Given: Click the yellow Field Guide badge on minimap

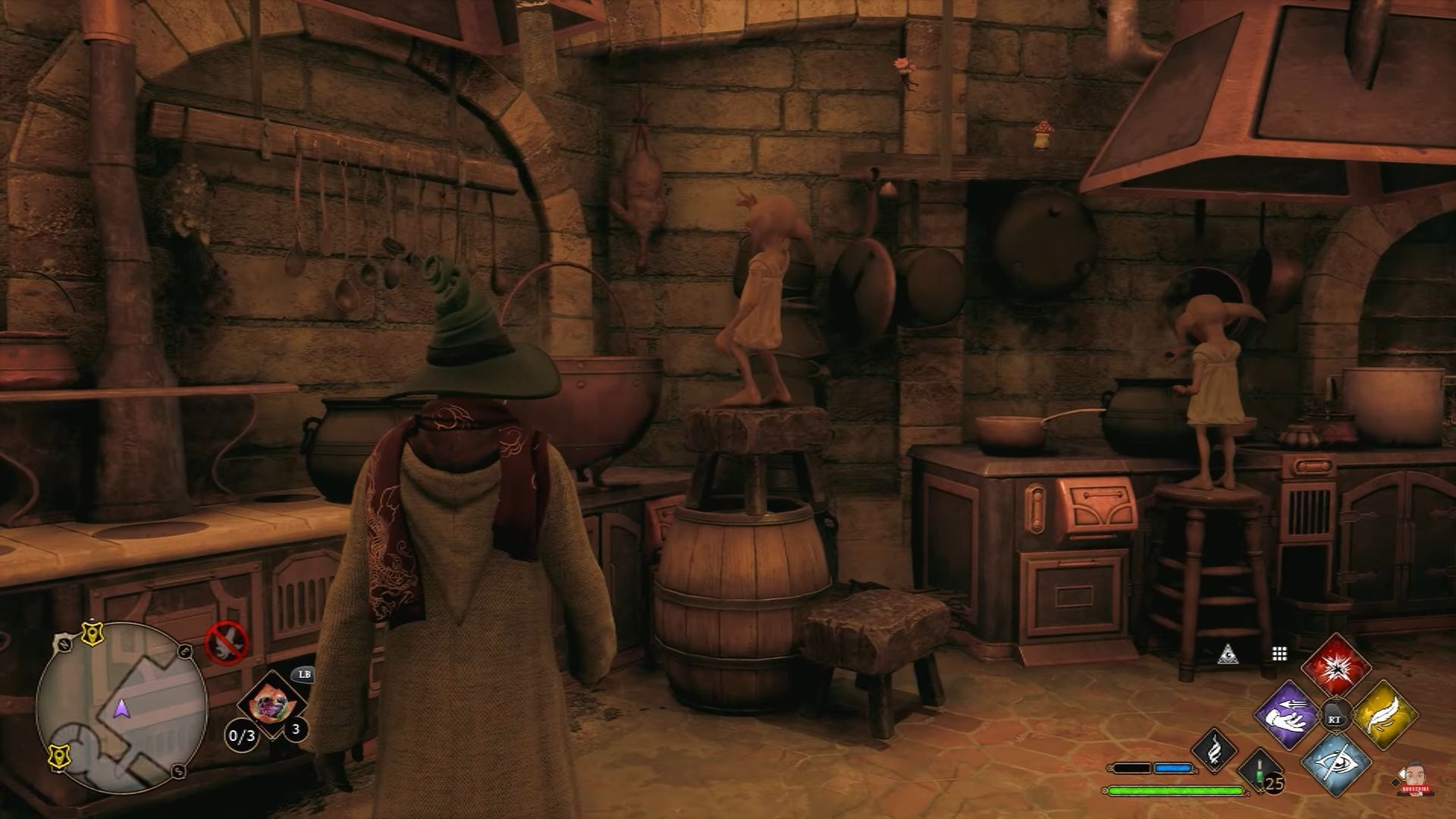Looking at the screenshot, I should (x=93, y=635).
